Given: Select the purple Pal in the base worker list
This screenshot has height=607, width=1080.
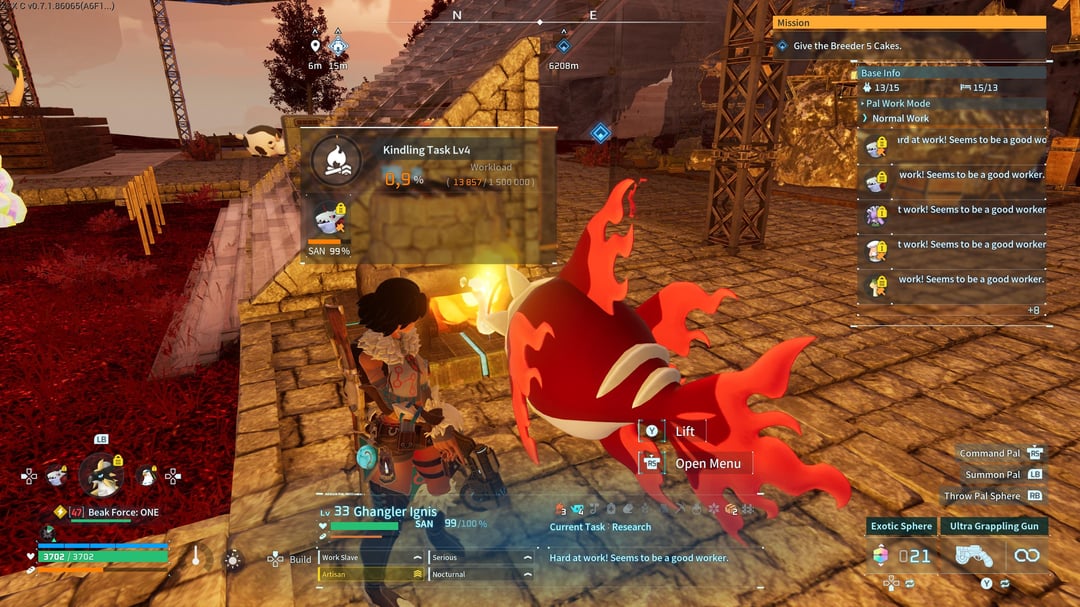Looking at the screenshot, I should point(877,214).
